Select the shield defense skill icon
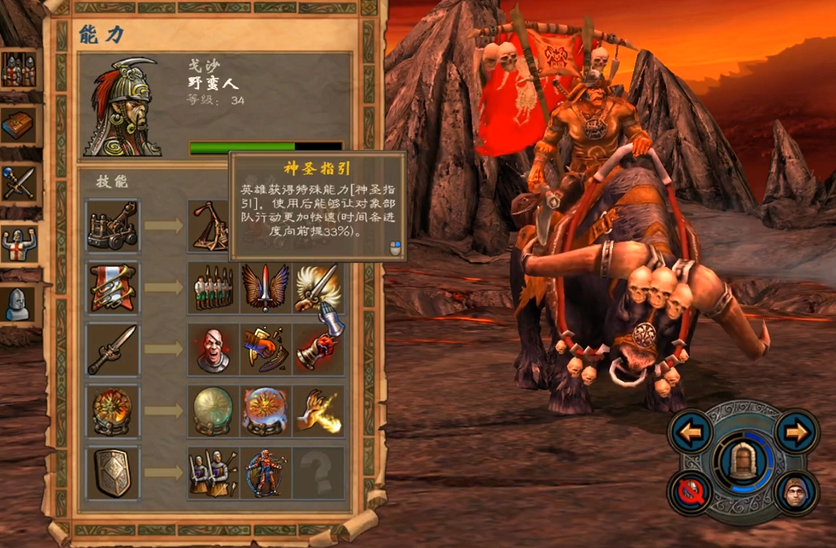Image resolution: width=836 pixels, height=548 pixels. tap(112, 473)
